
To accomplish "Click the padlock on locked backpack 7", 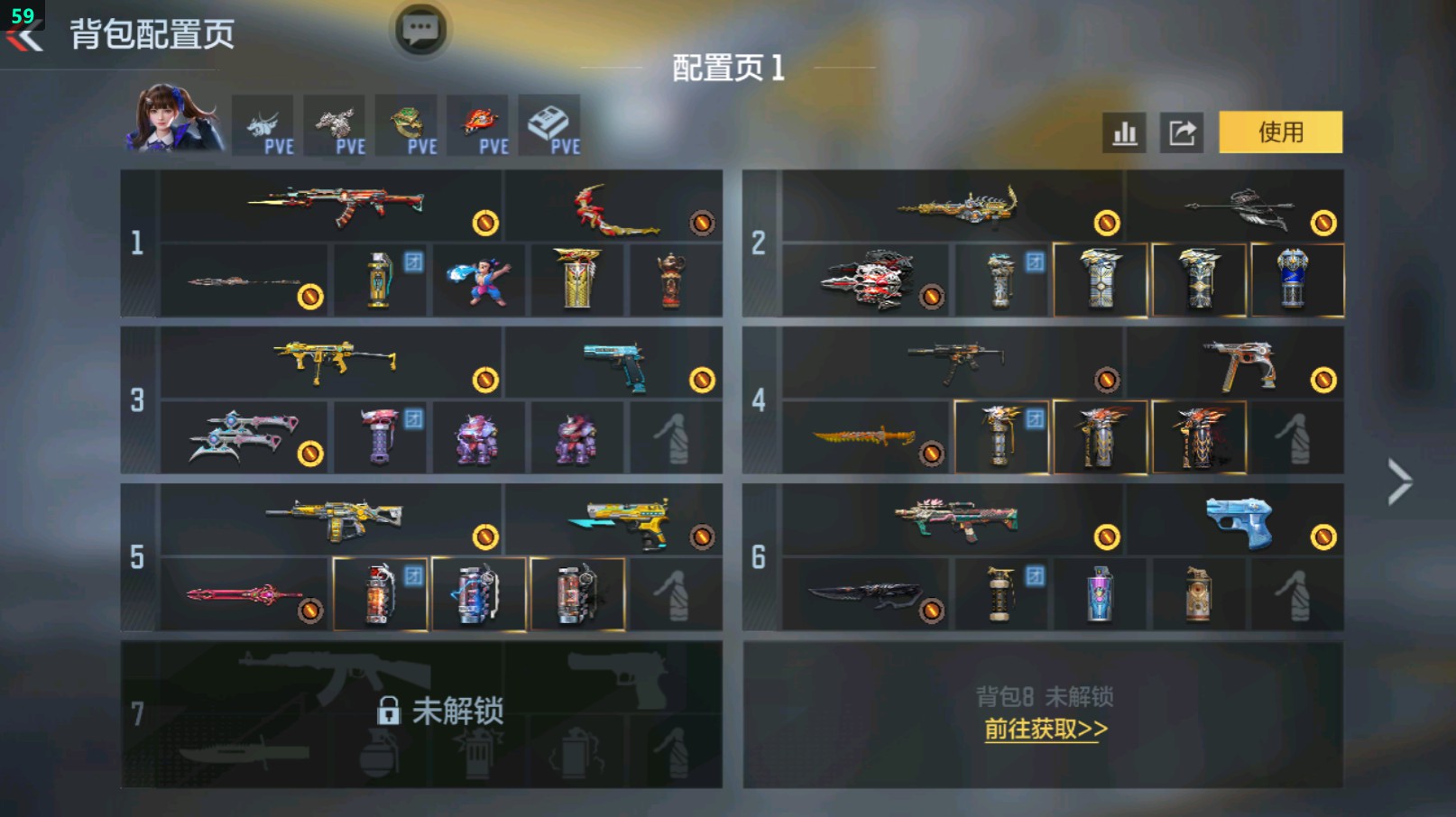I will [x=391, y=711].
